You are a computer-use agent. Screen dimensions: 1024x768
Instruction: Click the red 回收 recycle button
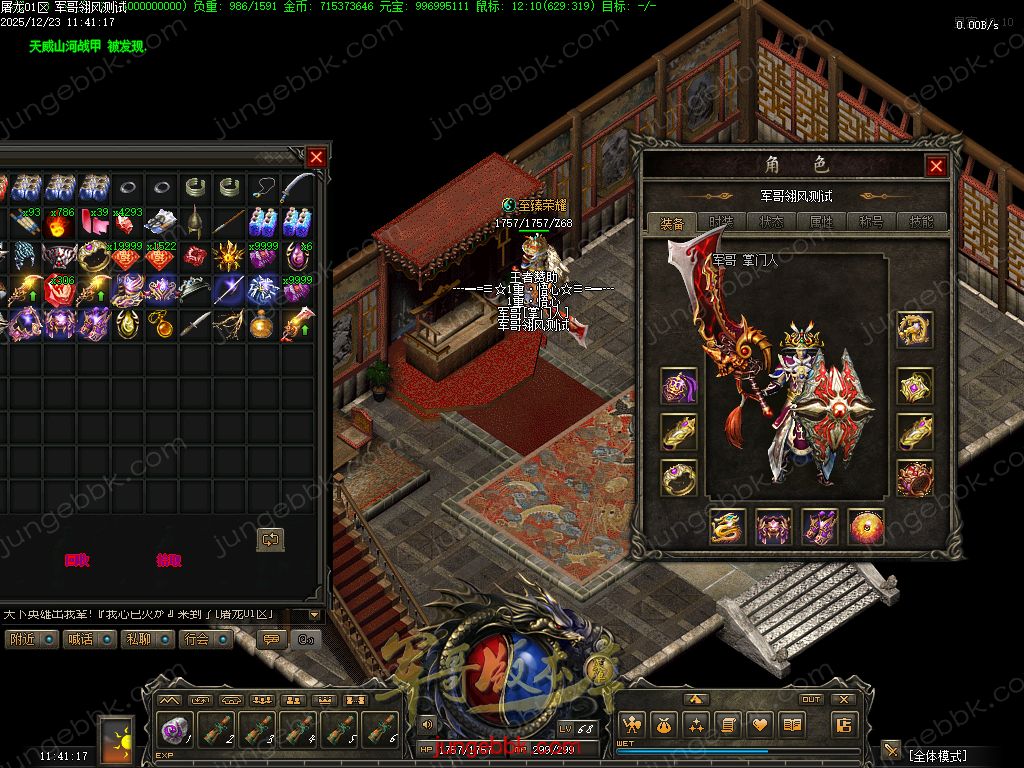pyautogui.click(x=76, y=561)
